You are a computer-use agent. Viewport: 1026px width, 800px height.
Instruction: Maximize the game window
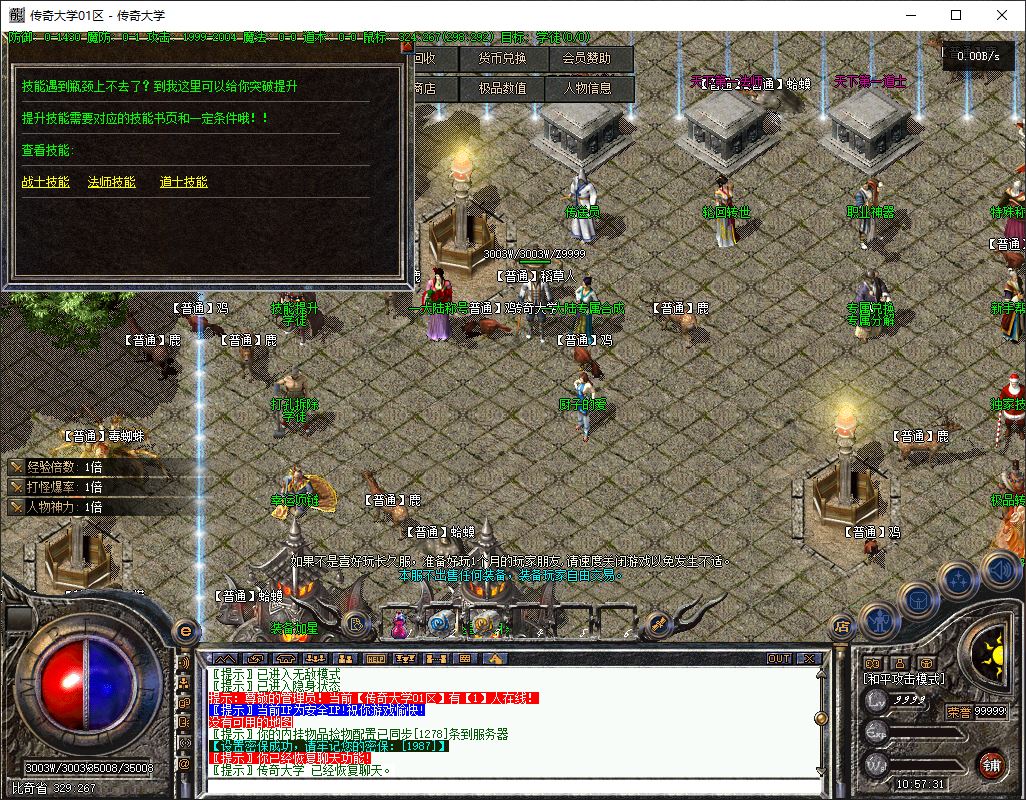point(956,15)
